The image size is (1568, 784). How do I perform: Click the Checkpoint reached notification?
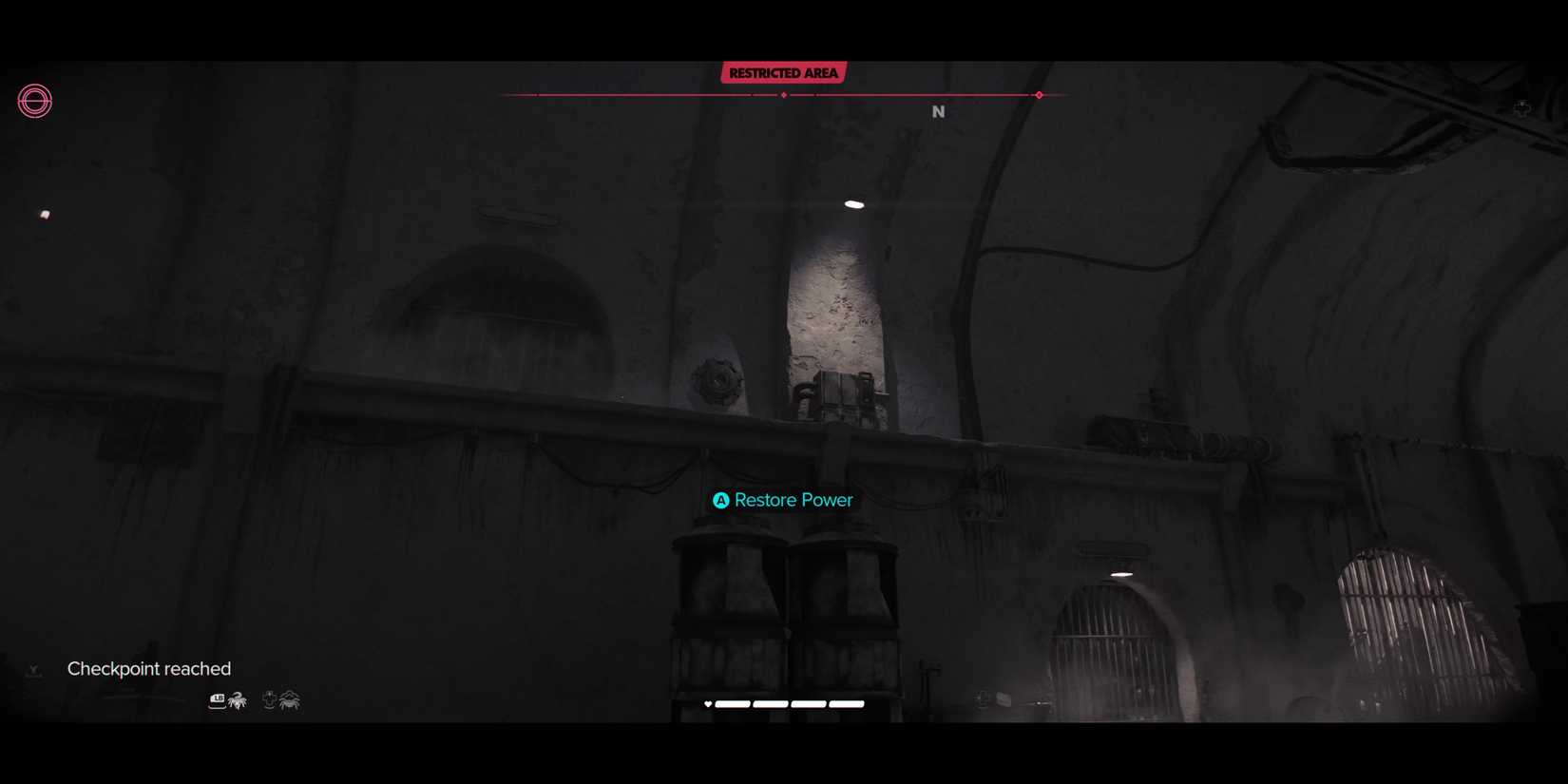click(x=148, y=668)
